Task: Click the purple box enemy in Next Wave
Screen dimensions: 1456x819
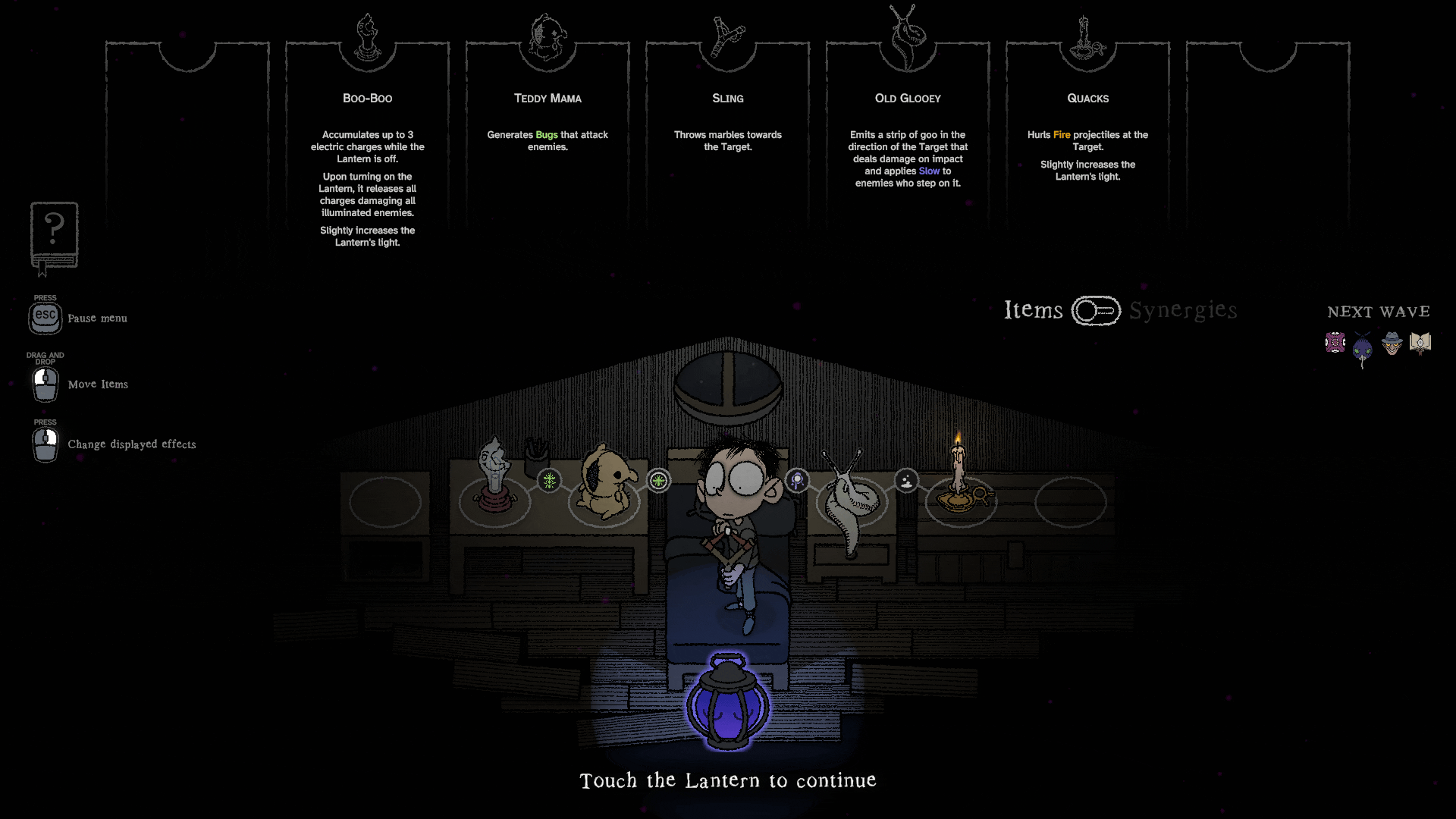Action: click(x=1335, y=343)
